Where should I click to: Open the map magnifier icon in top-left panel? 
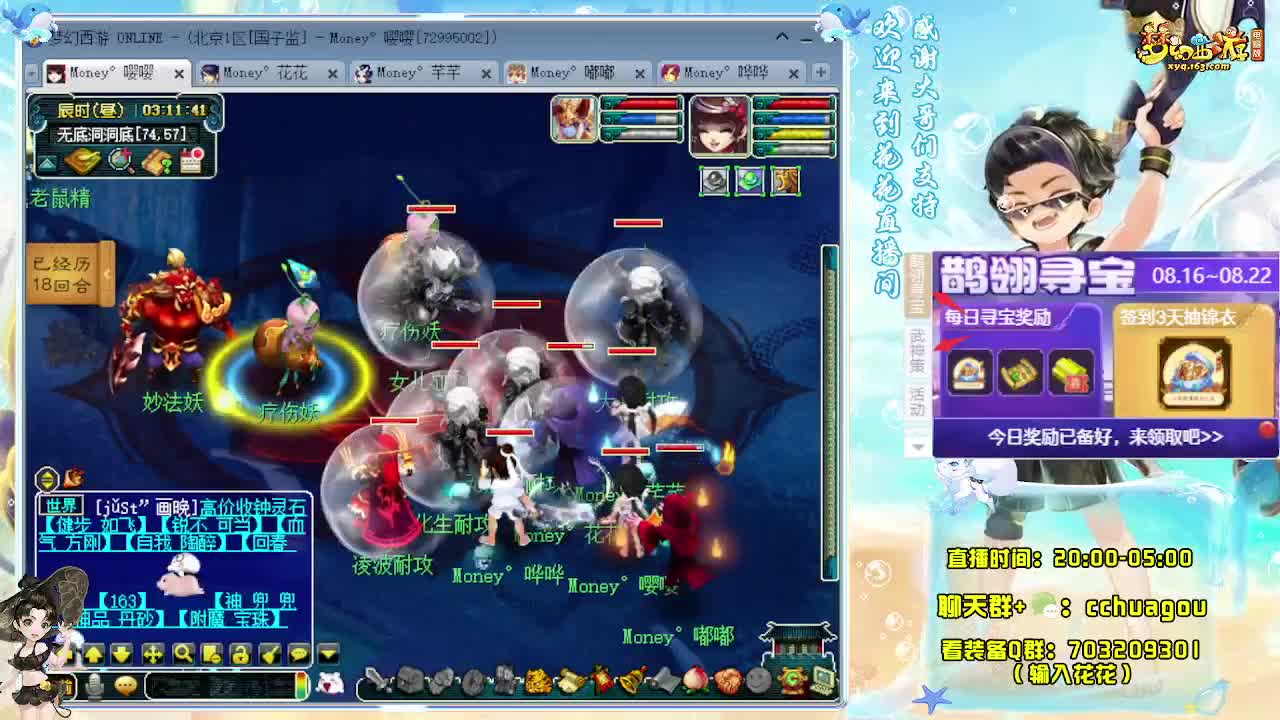121,160
